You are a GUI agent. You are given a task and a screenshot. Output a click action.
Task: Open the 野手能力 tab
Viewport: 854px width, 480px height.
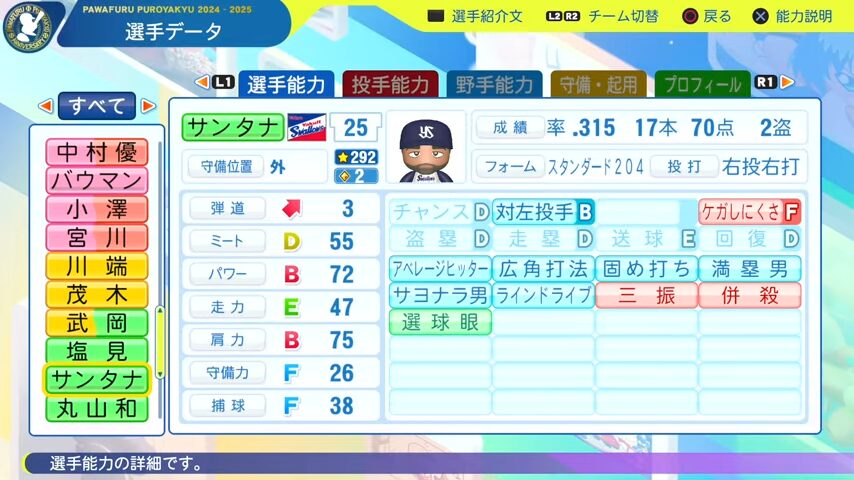pyautogui.click(x=494, y=84)
